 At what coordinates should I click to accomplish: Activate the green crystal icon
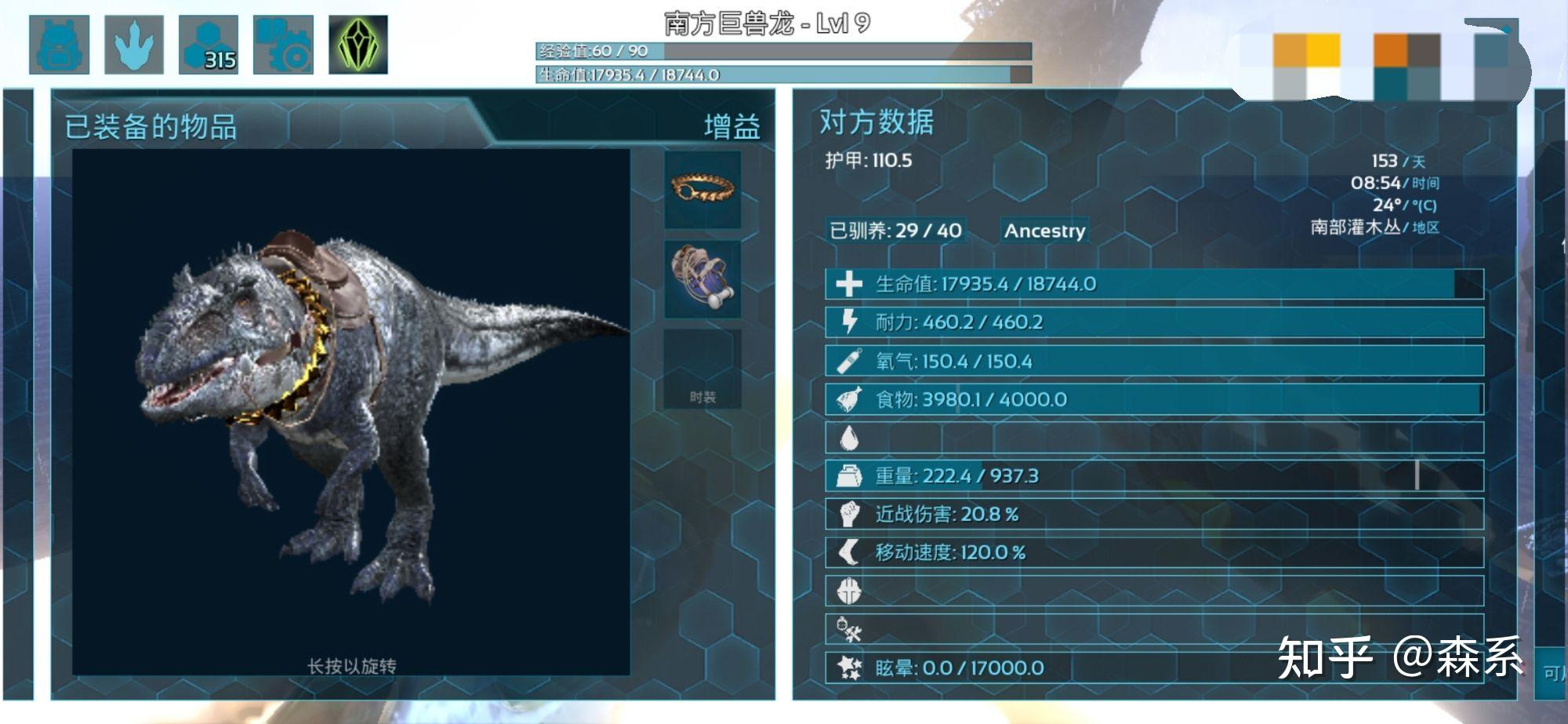[358, 45]
